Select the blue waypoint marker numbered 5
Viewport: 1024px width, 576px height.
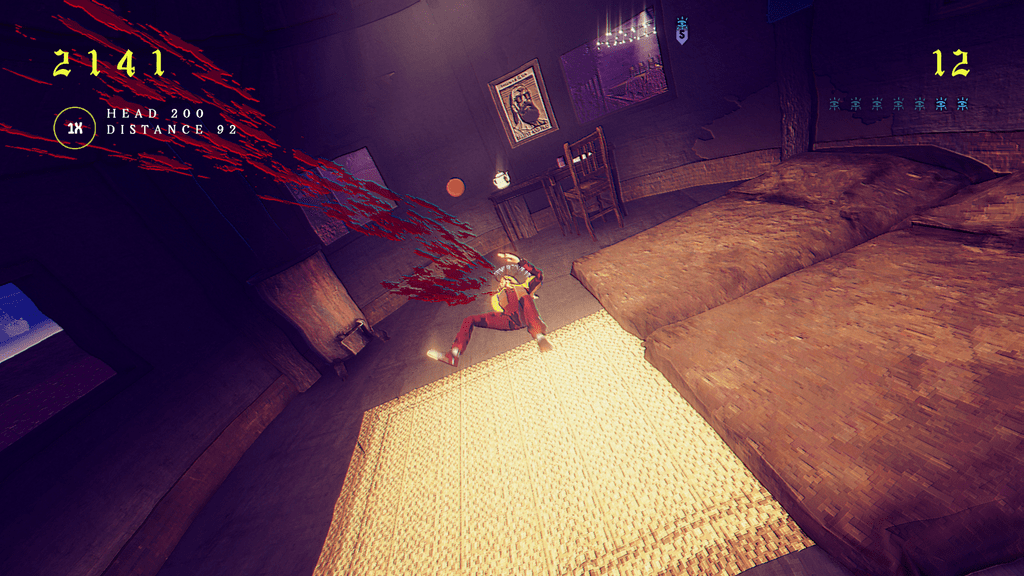682,32
